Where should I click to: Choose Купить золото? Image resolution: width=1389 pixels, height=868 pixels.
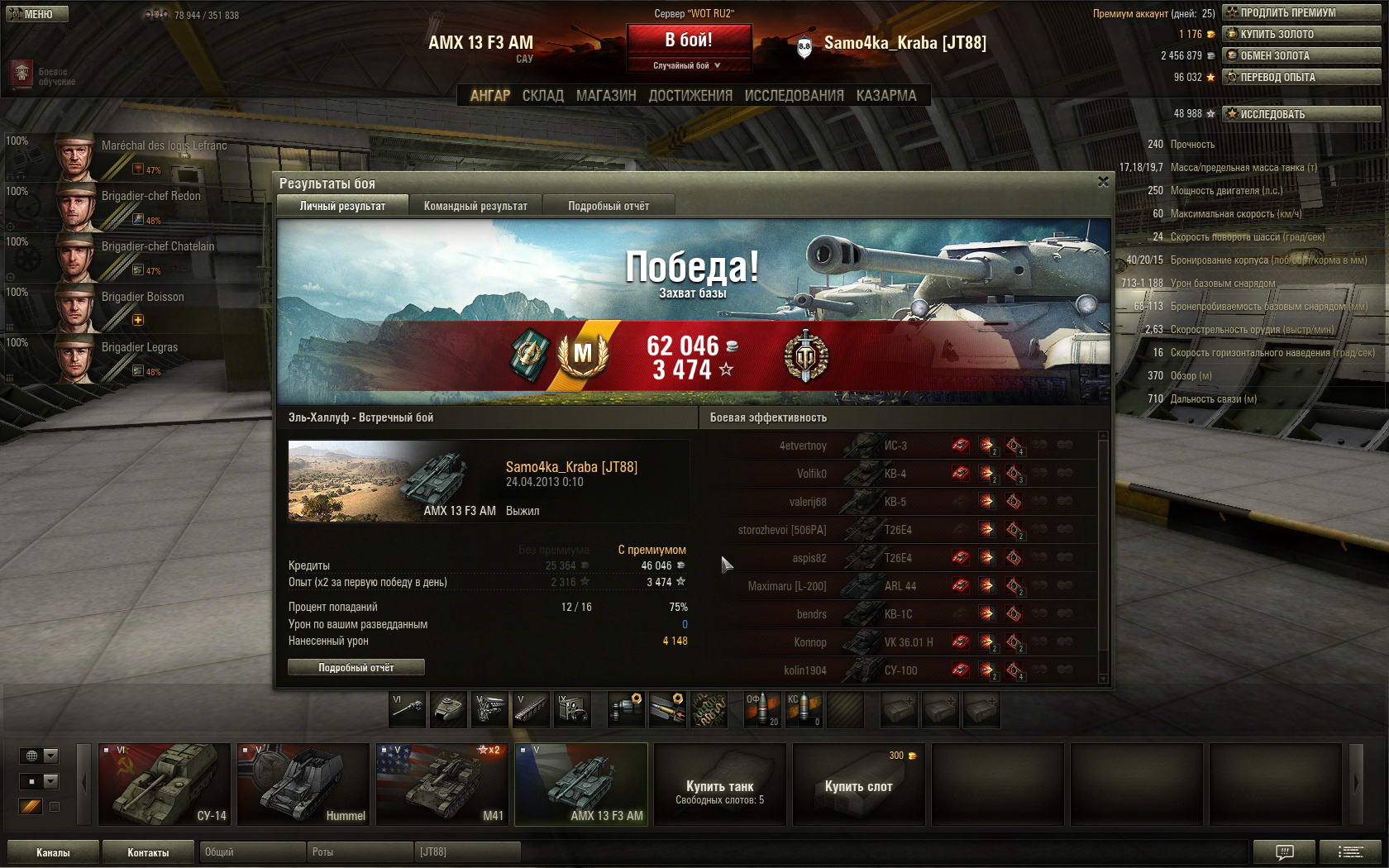[1301, 34]
